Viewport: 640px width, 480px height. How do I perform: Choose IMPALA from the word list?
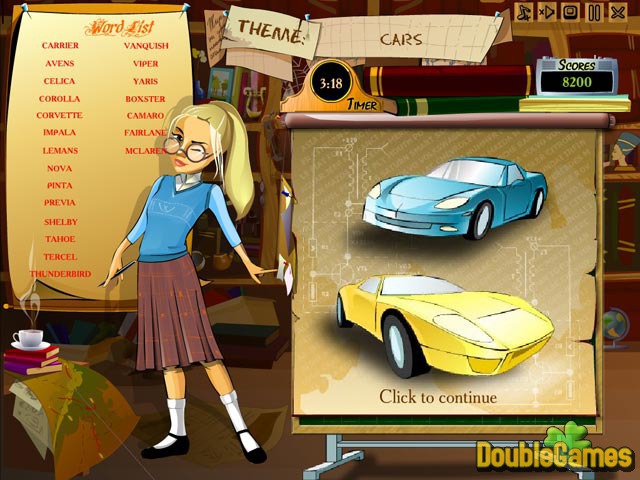60,133
